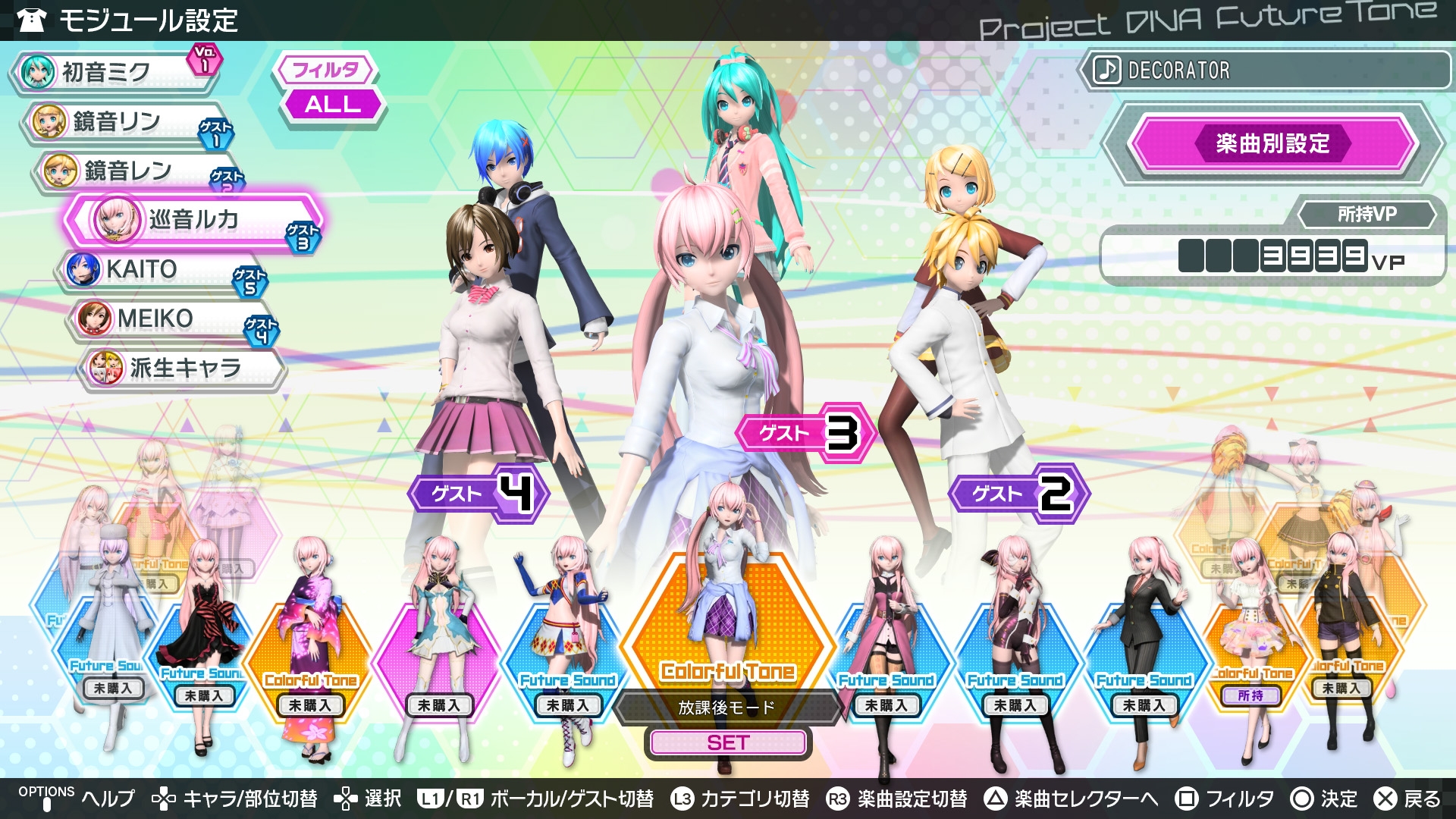Confirm the module with the SET button
1456x819 pixels.
point(728,743)
